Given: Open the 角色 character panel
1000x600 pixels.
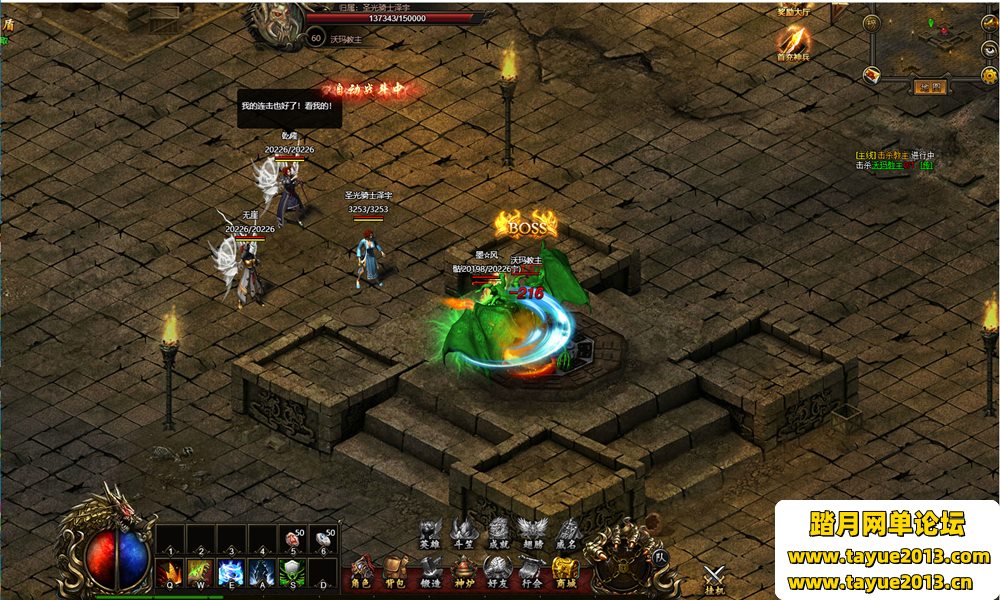Looking at the screenshot, I should pos(362,574).
